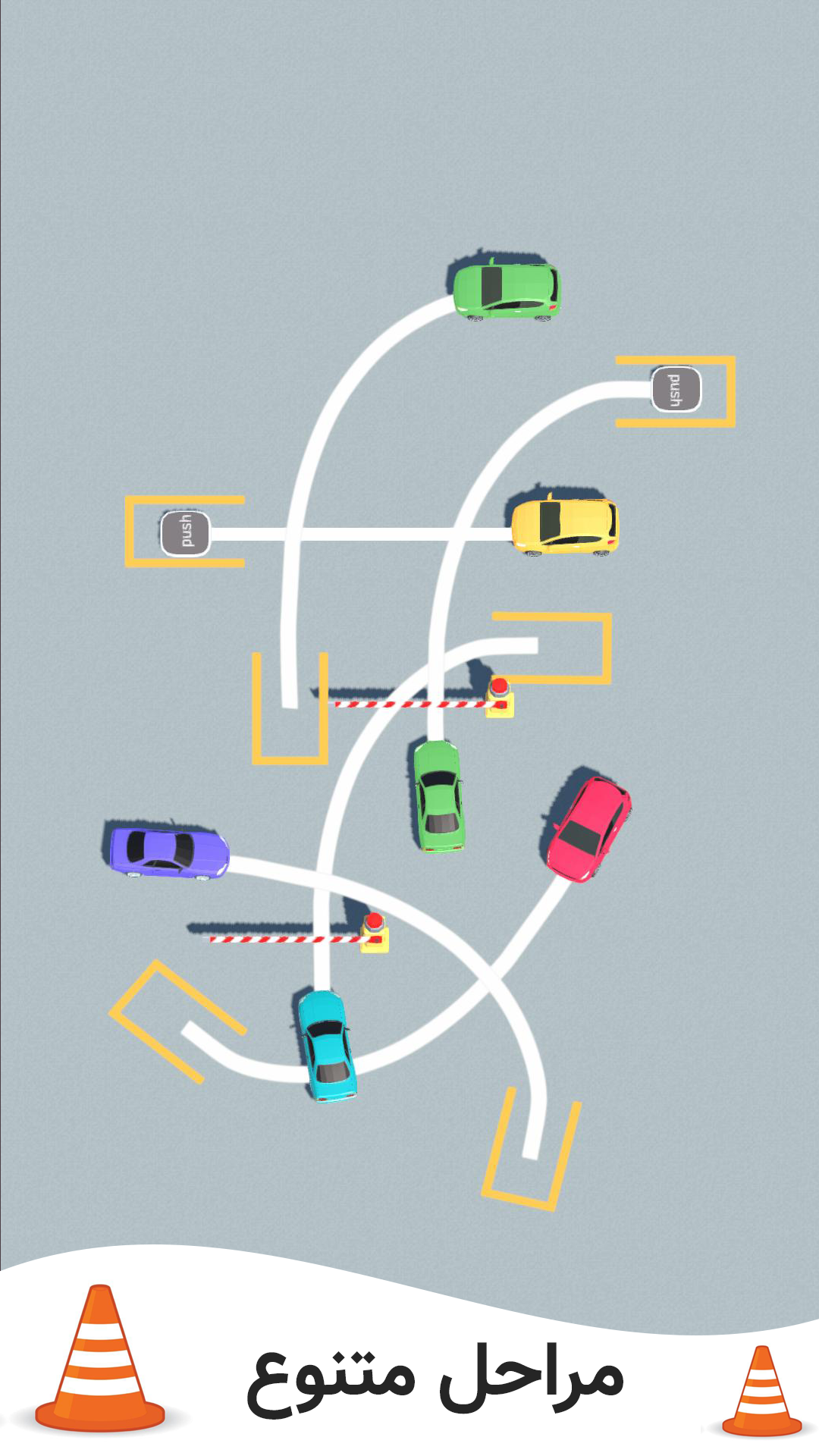Screen dimensions: 819x1456
Task: Launch the cyan blue car
Action: 327,1045
